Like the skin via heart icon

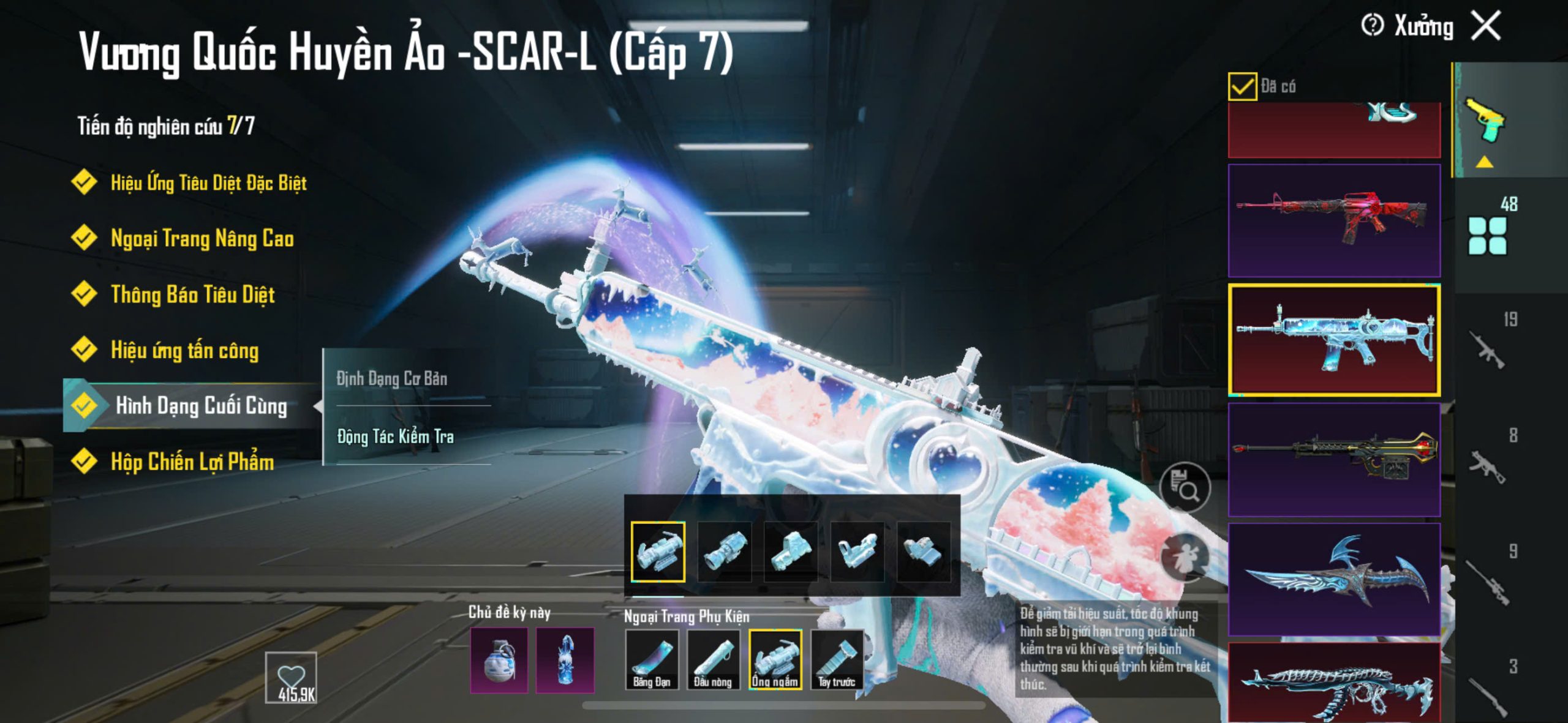coord(291,676)
